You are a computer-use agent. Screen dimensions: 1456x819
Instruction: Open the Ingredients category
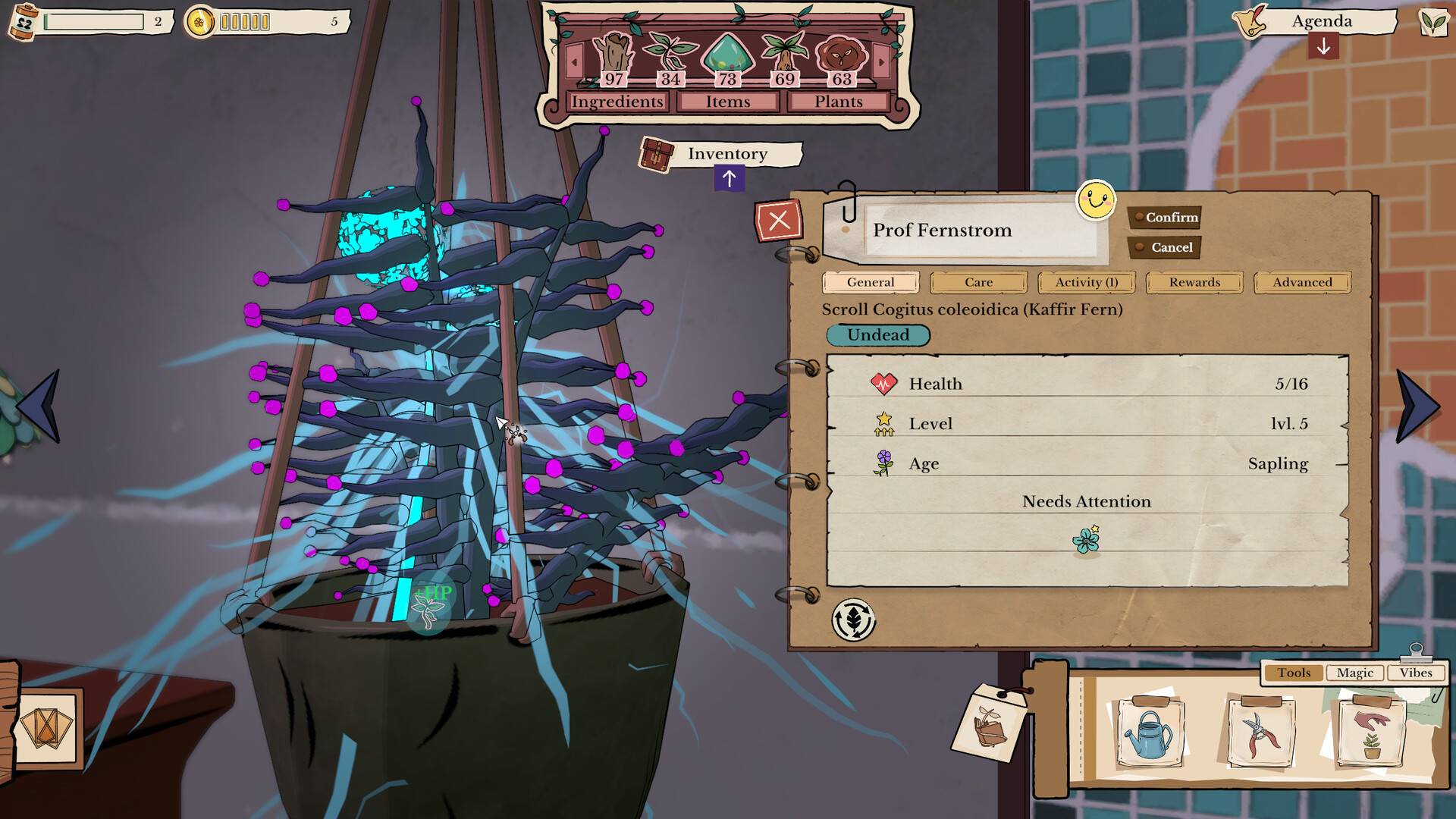pyautogui.click(x=617, y=102)
